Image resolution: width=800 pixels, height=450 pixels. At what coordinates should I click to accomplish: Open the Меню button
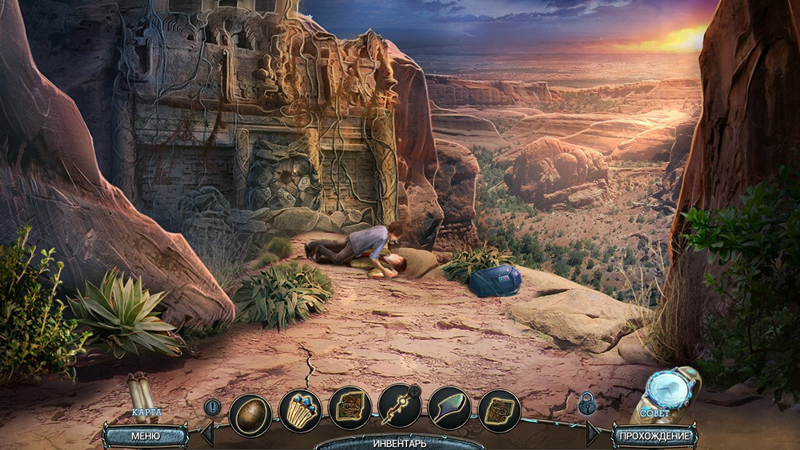pyautogui.click(x=145, y=435)
